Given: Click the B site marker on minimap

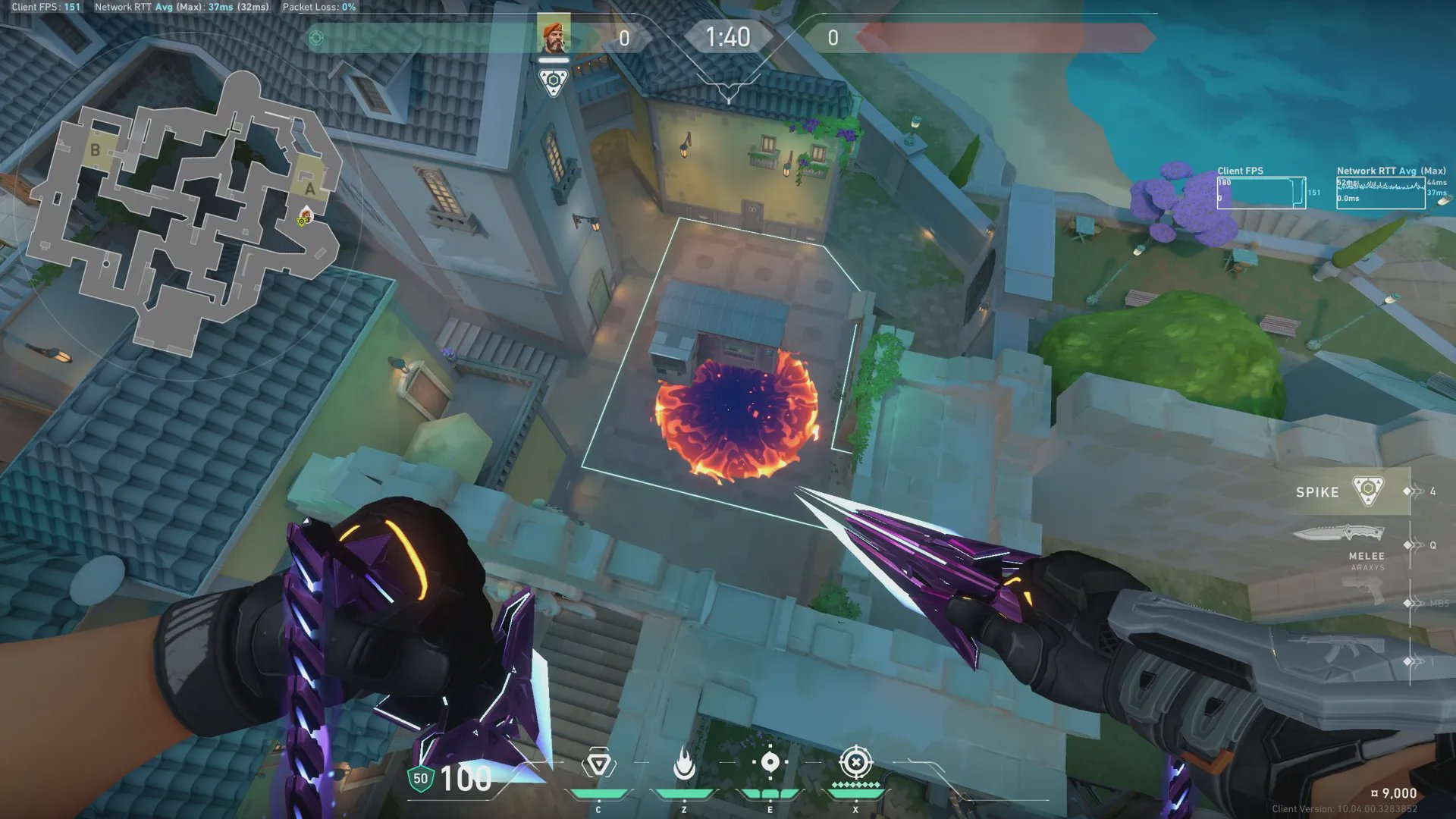Looking at the screenshot, I should (96, 149).
